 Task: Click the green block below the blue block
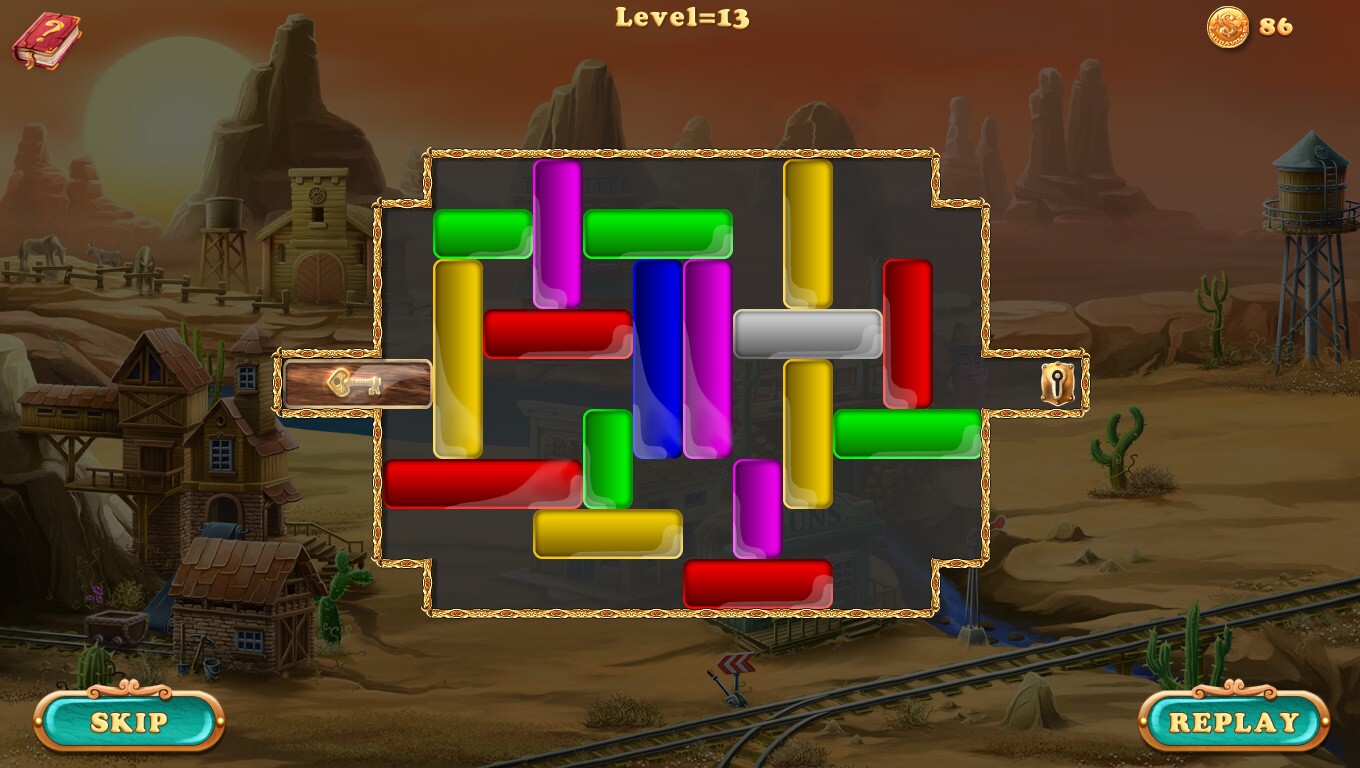click(x=606, y=460)
